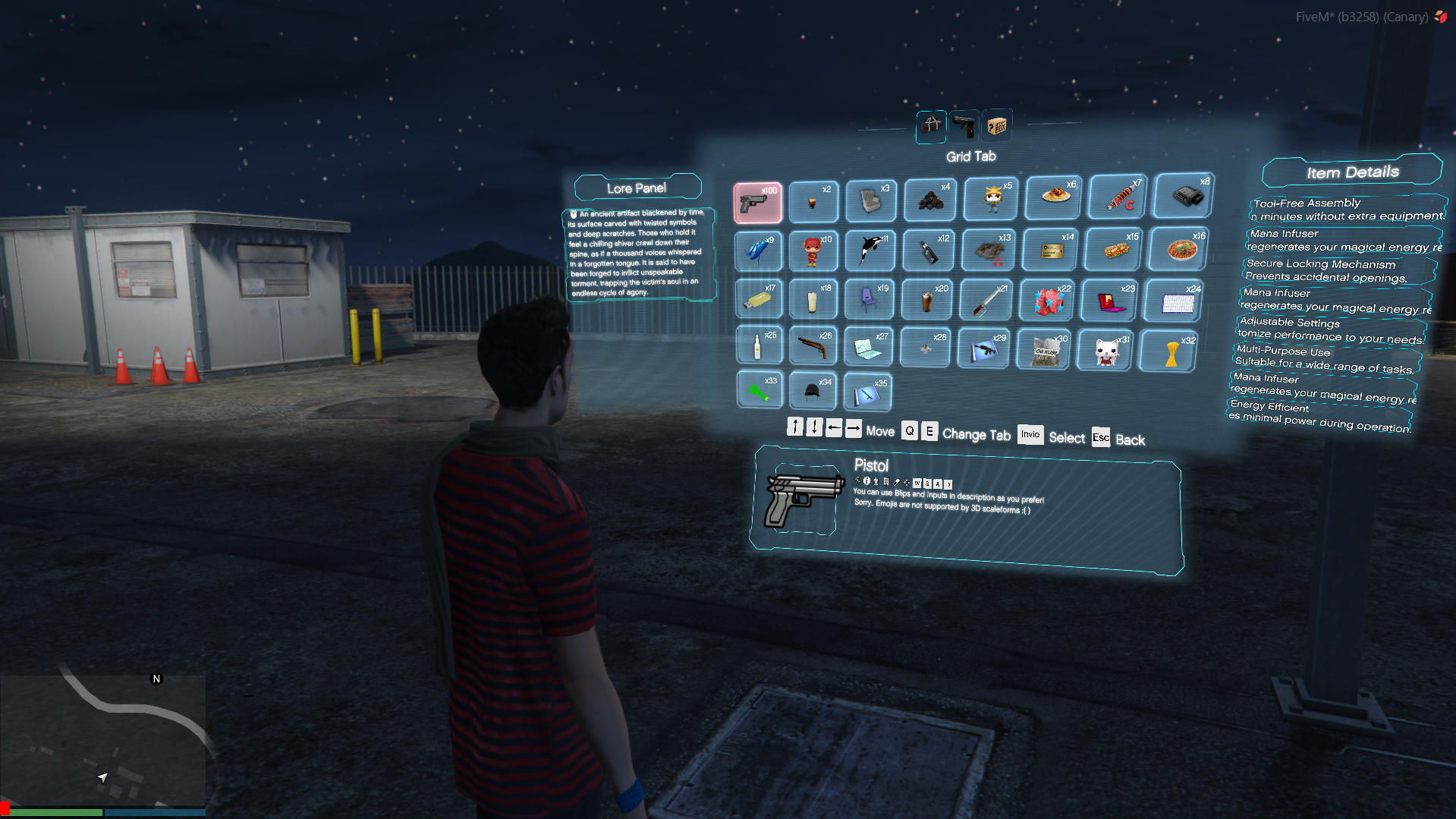1456x819 pixels.
Task: Pick the green key item
Action: (x=759, y=389)
